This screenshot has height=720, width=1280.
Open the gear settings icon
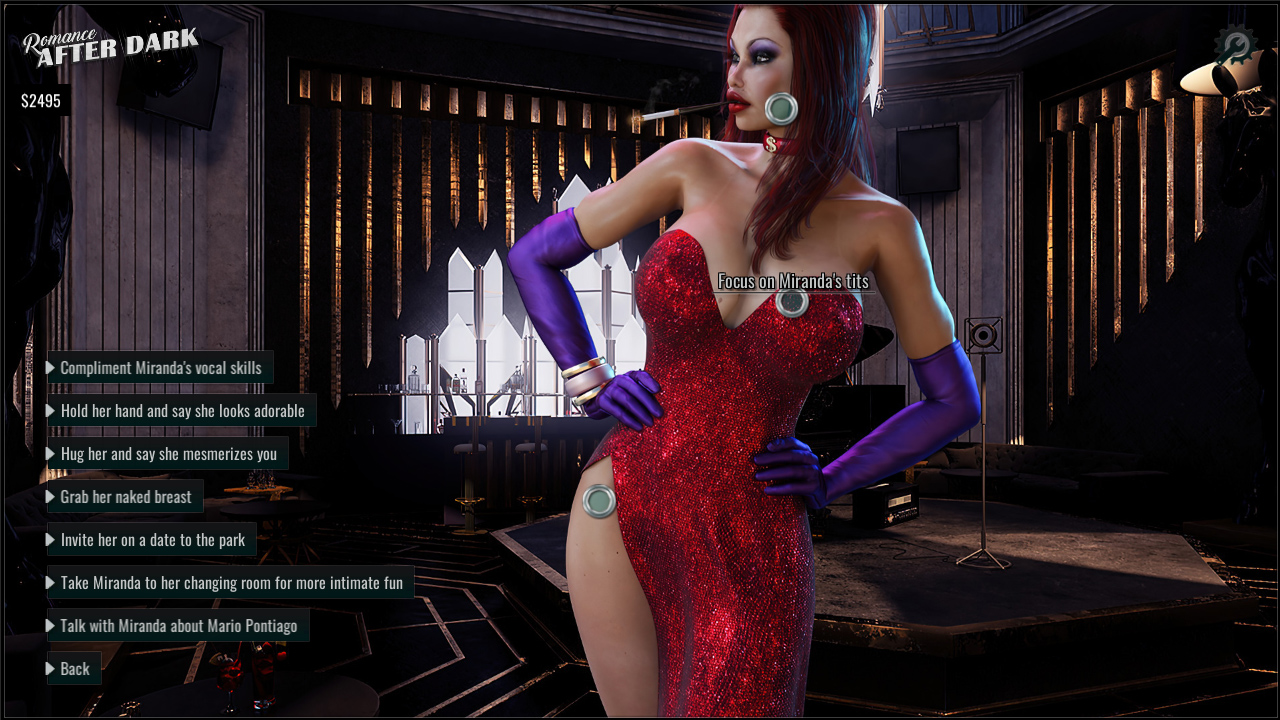(1235, 46)
